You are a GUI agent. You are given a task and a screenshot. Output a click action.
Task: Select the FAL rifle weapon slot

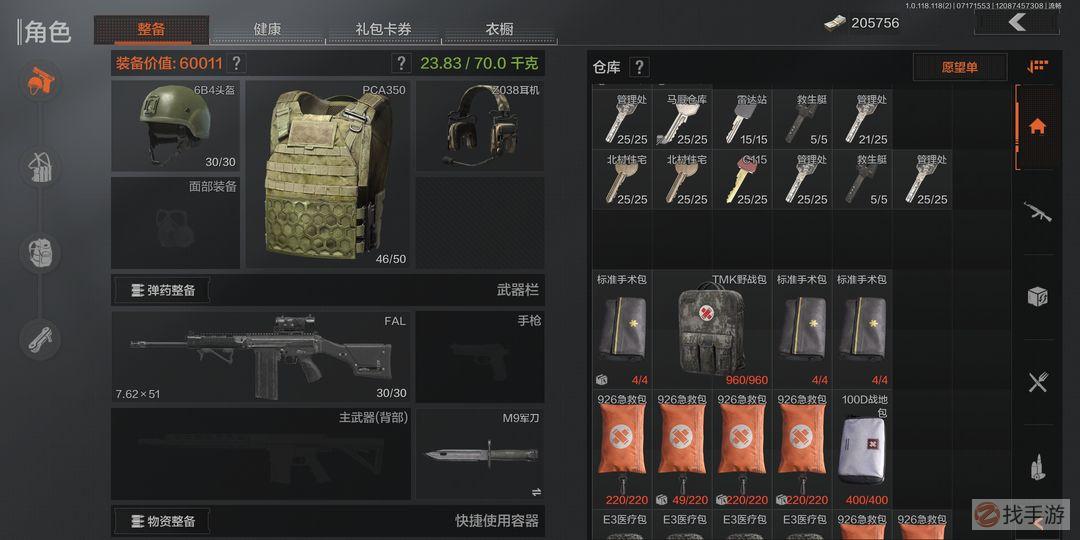point(262,356)
